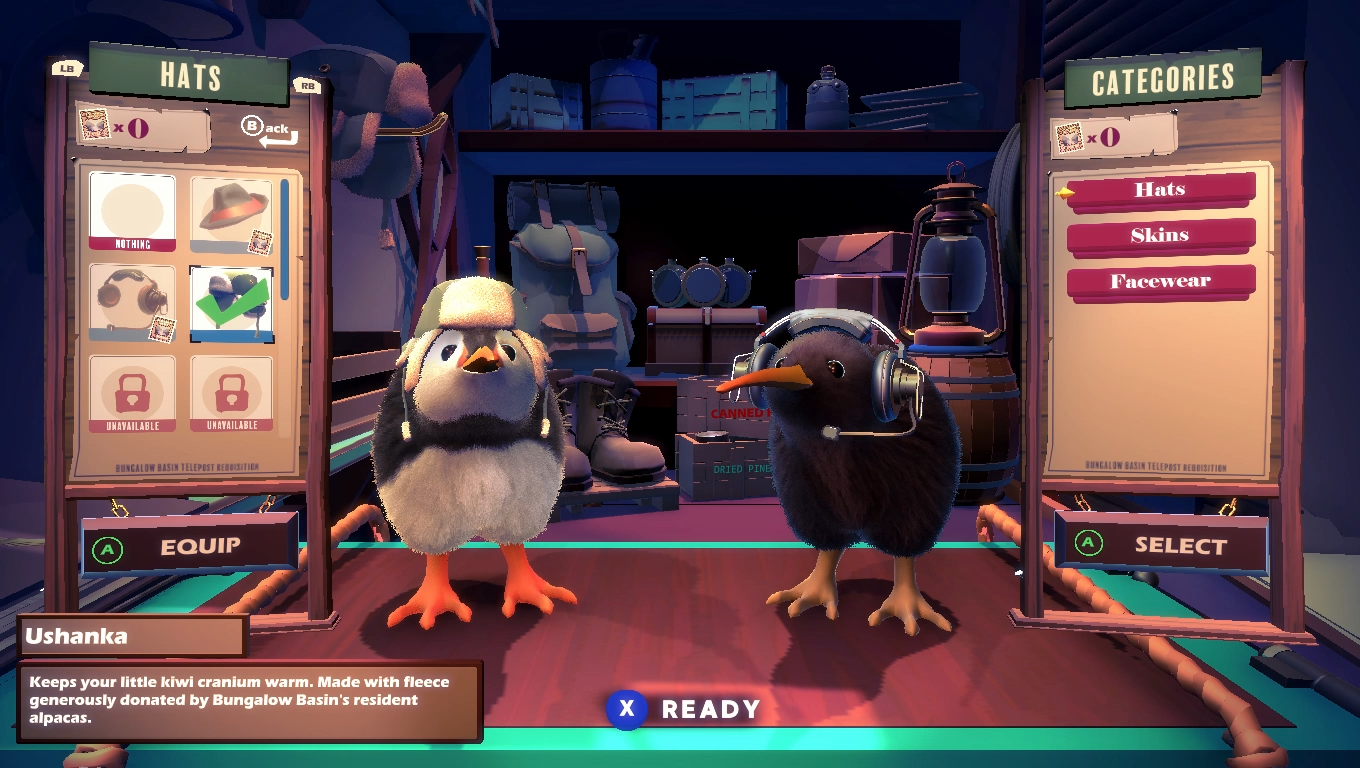The width and height of the screenshot is (1360, 768).
Task: Choose the headphones hat icon
Action: click(133, 302)
